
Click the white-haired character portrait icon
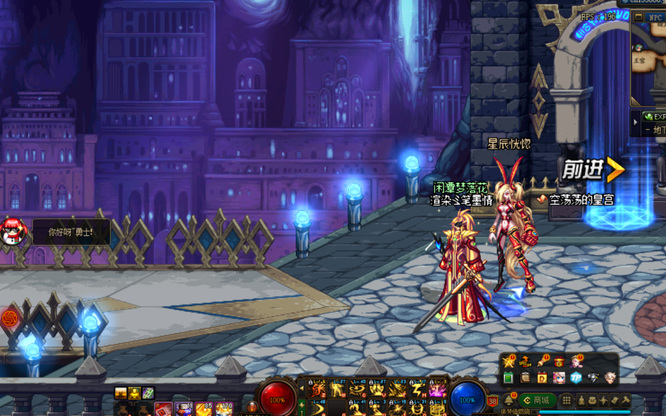tap(610, 378)
